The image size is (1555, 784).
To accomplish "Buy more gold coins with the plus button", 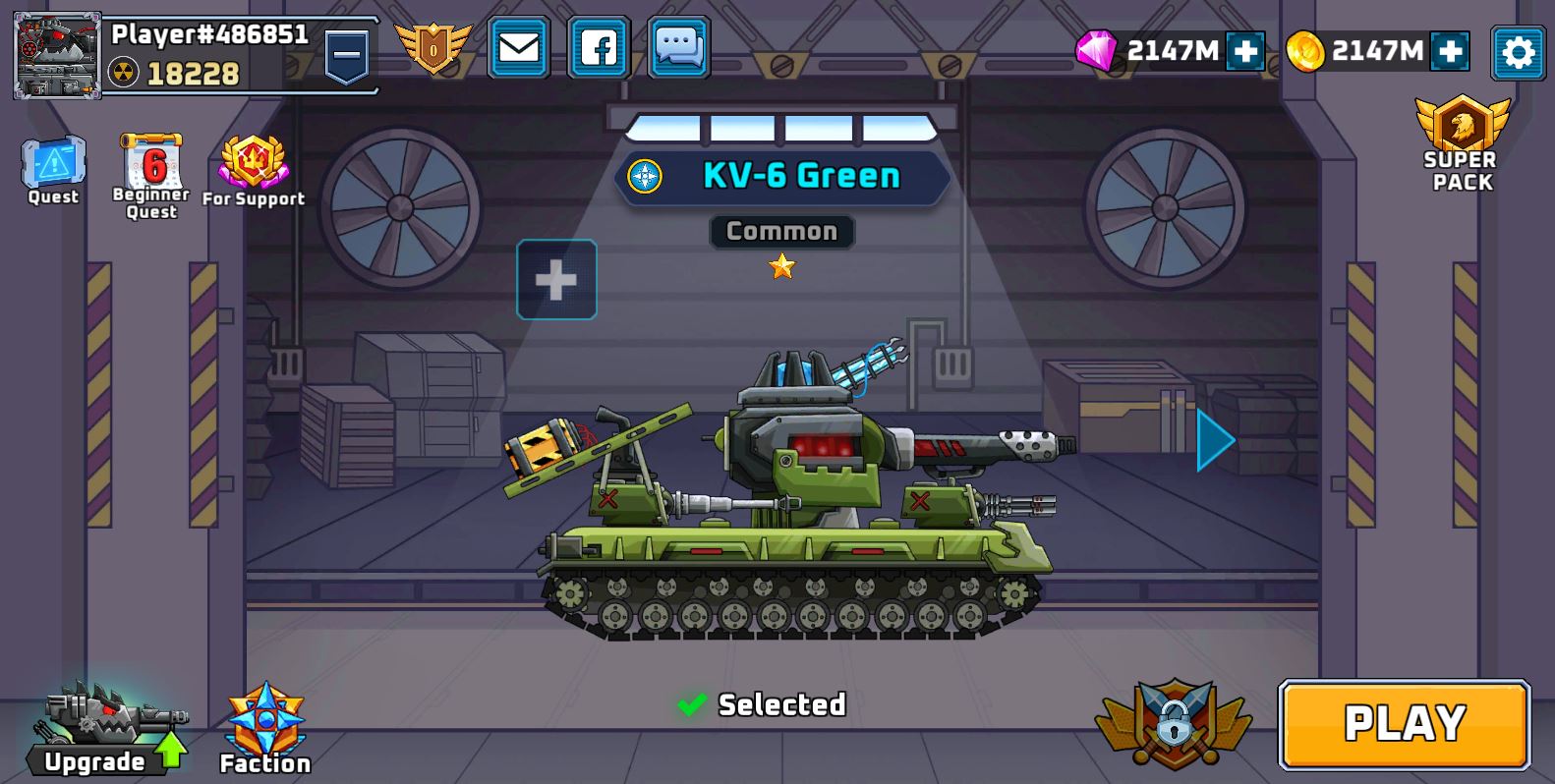I will (x=1450, y=51).
